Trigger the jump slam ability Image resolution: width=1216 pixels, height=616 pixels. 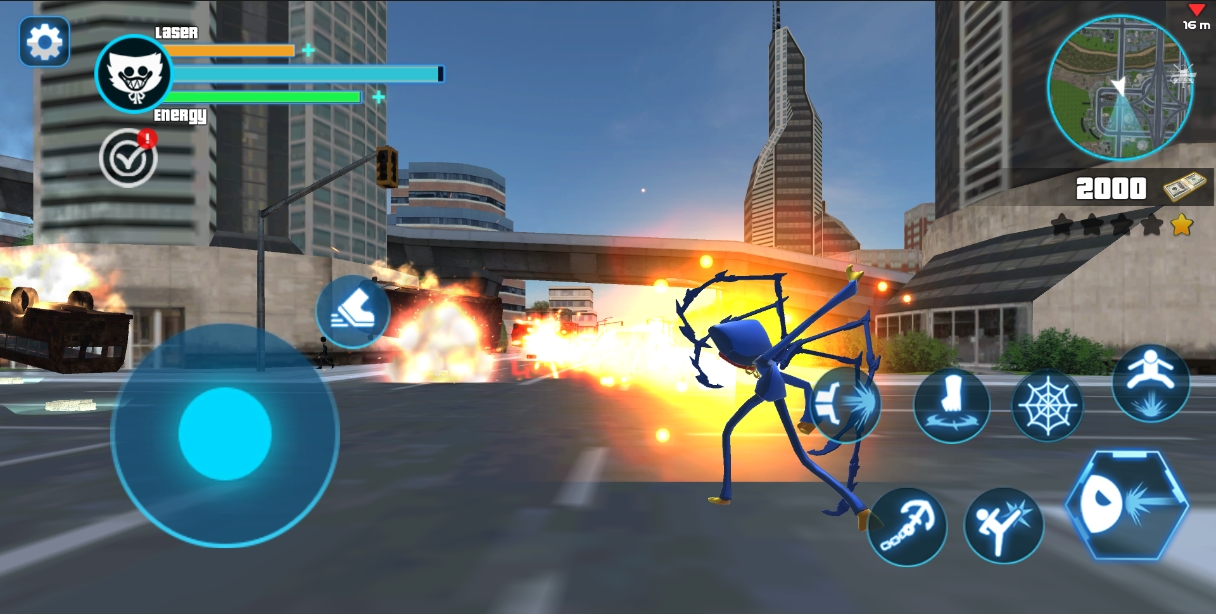point(1151,383)
